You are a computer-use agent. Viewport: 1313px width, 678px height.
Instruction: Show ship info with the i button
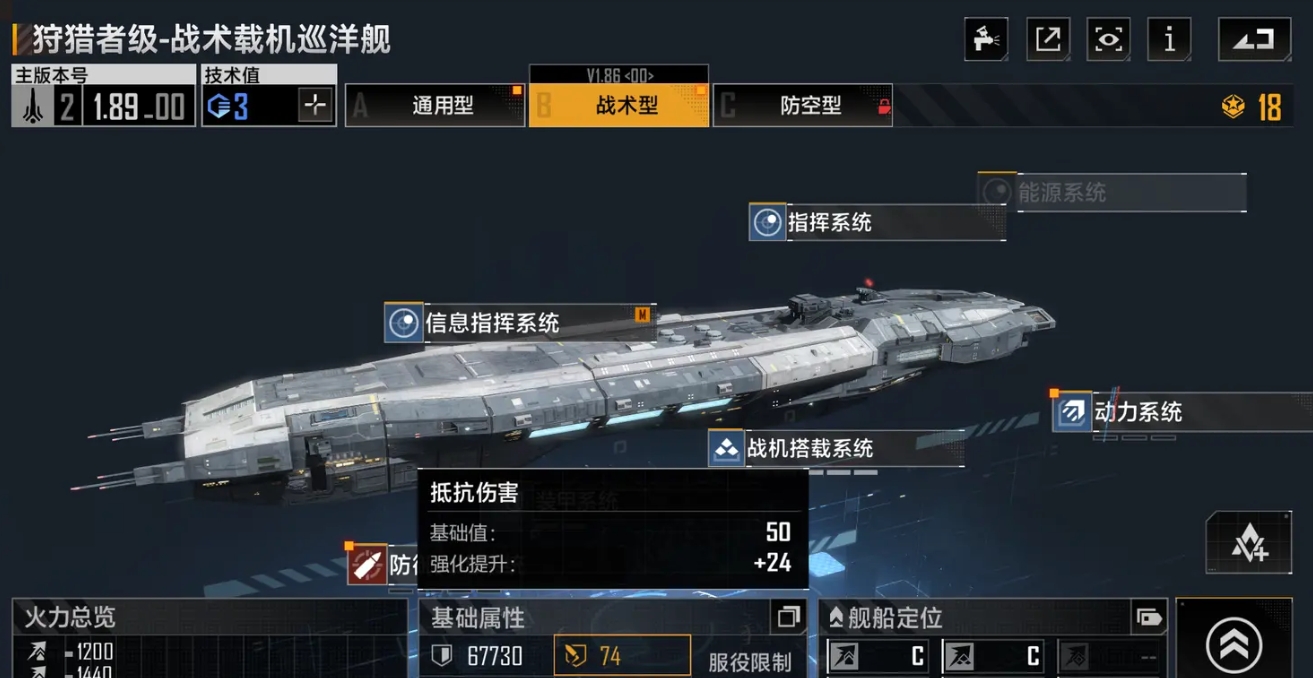point(1170,40)
